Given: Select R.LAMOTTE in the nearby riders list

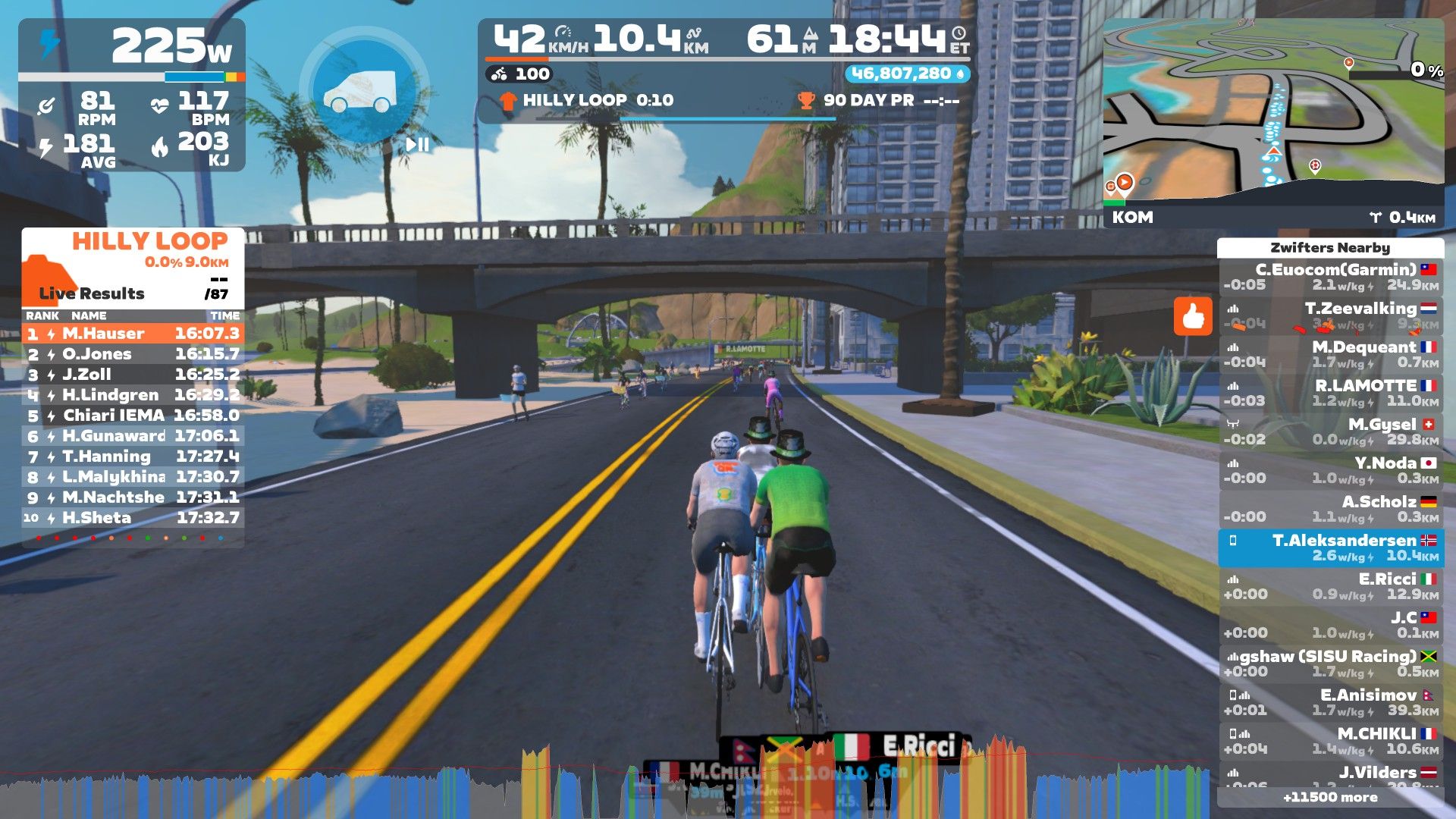Looking at the screenshot, I should coord(1331,393).
